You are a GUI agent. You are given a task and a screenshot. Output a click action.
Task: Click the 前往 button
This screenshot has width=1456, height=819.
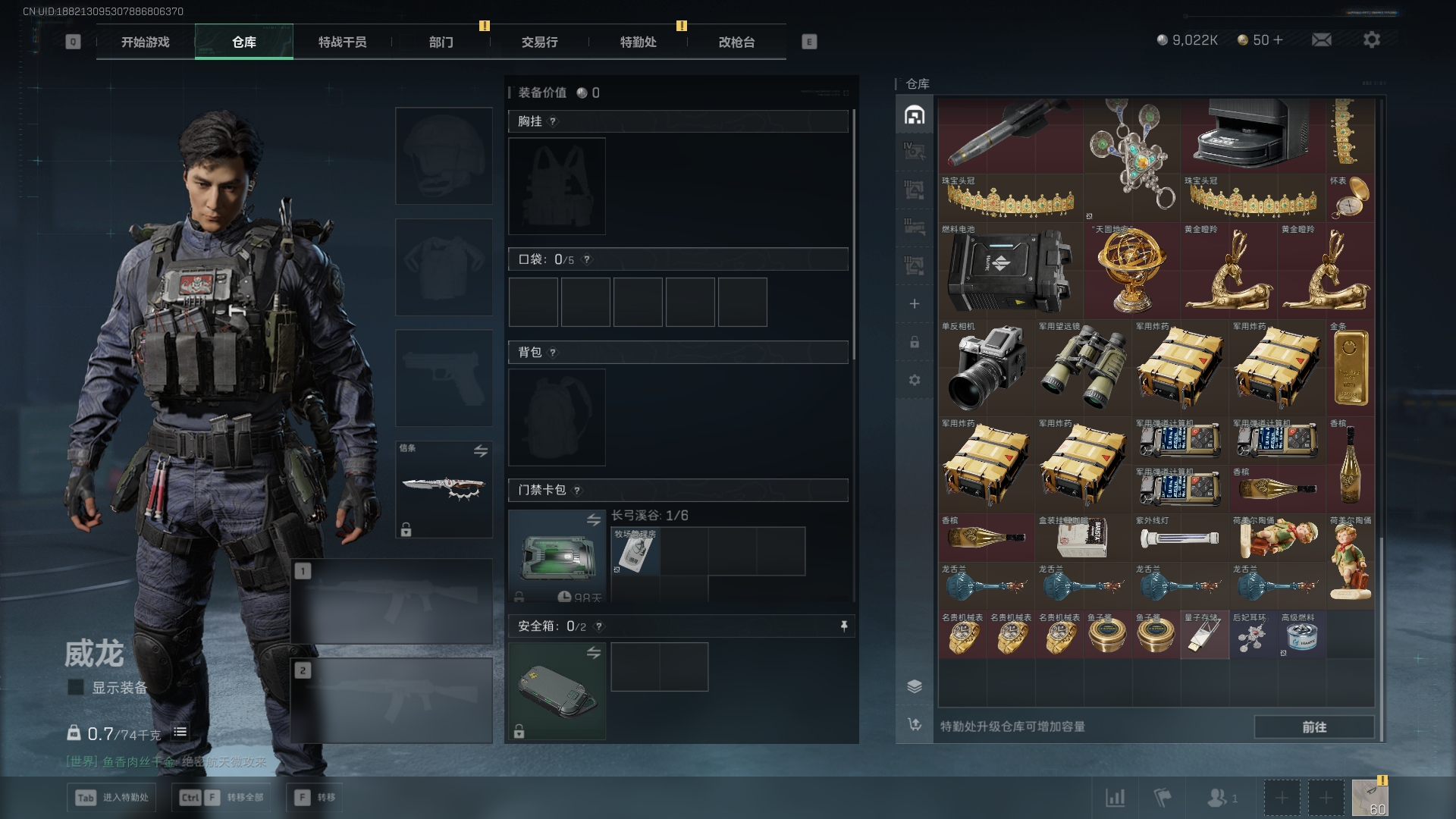(1313, 726)
